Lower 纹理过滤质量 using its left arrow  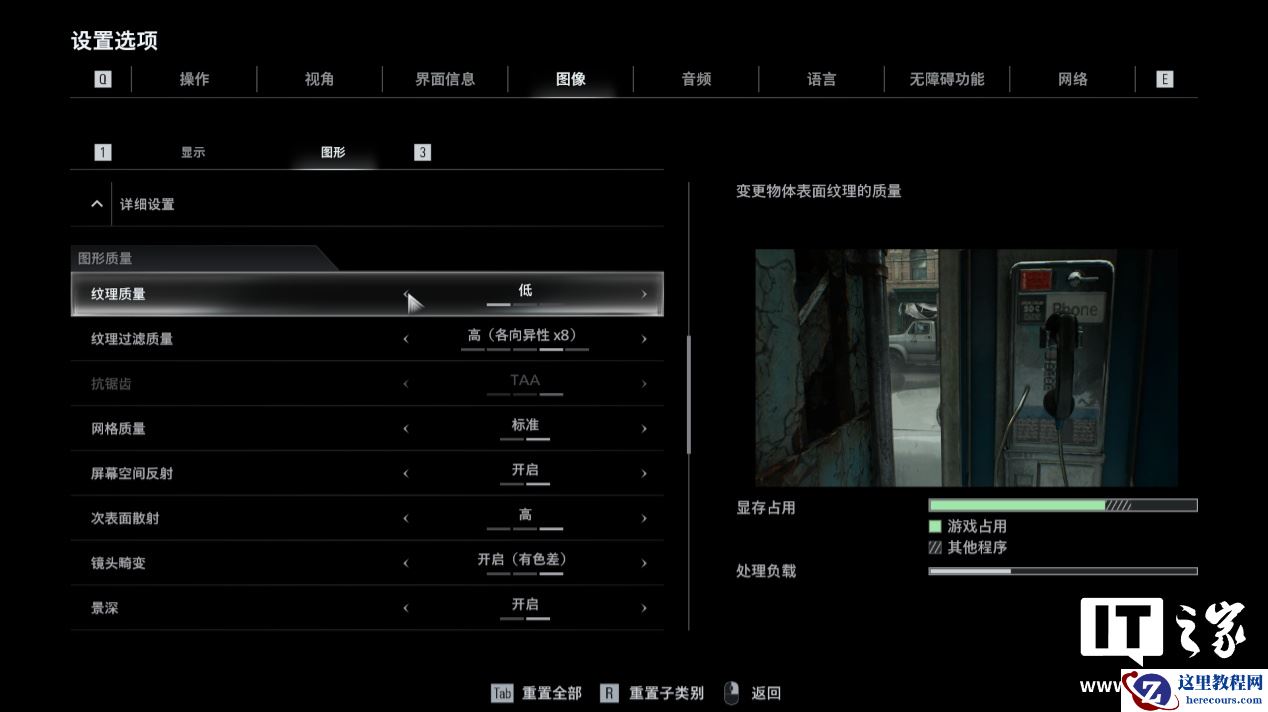[406, 339]
